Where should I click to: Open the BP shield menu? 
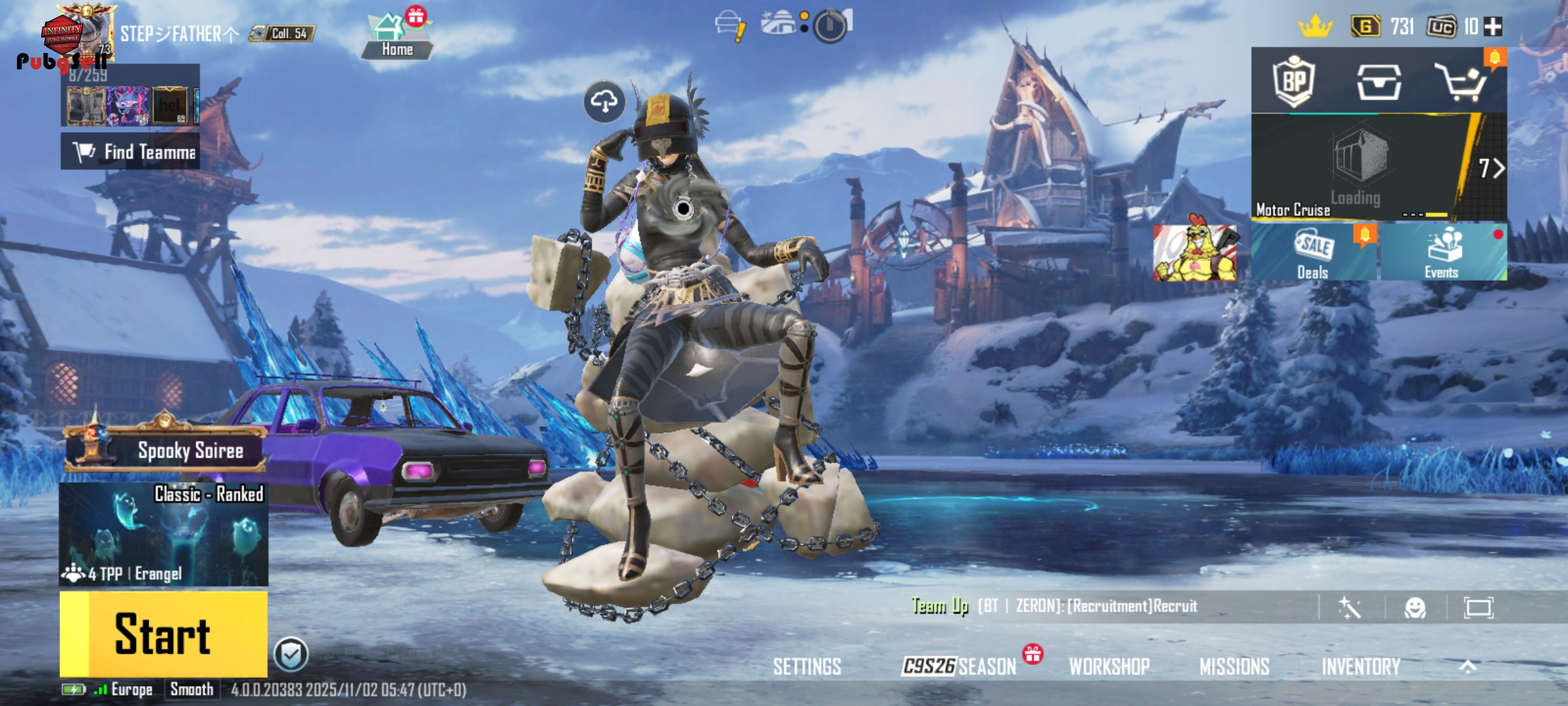[x=1294, y=81]
